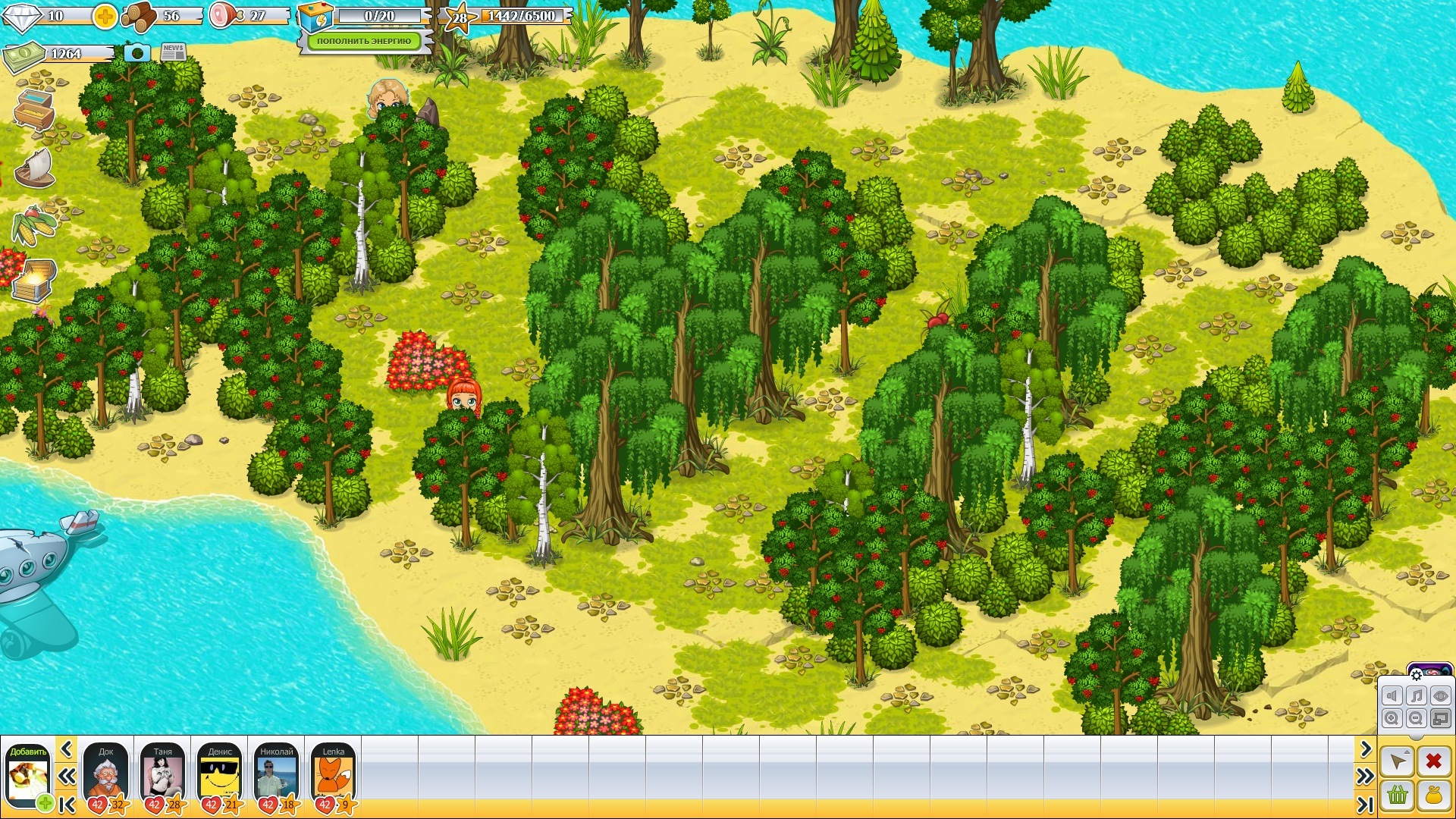Toggle the music note button

pos(1417,696)
